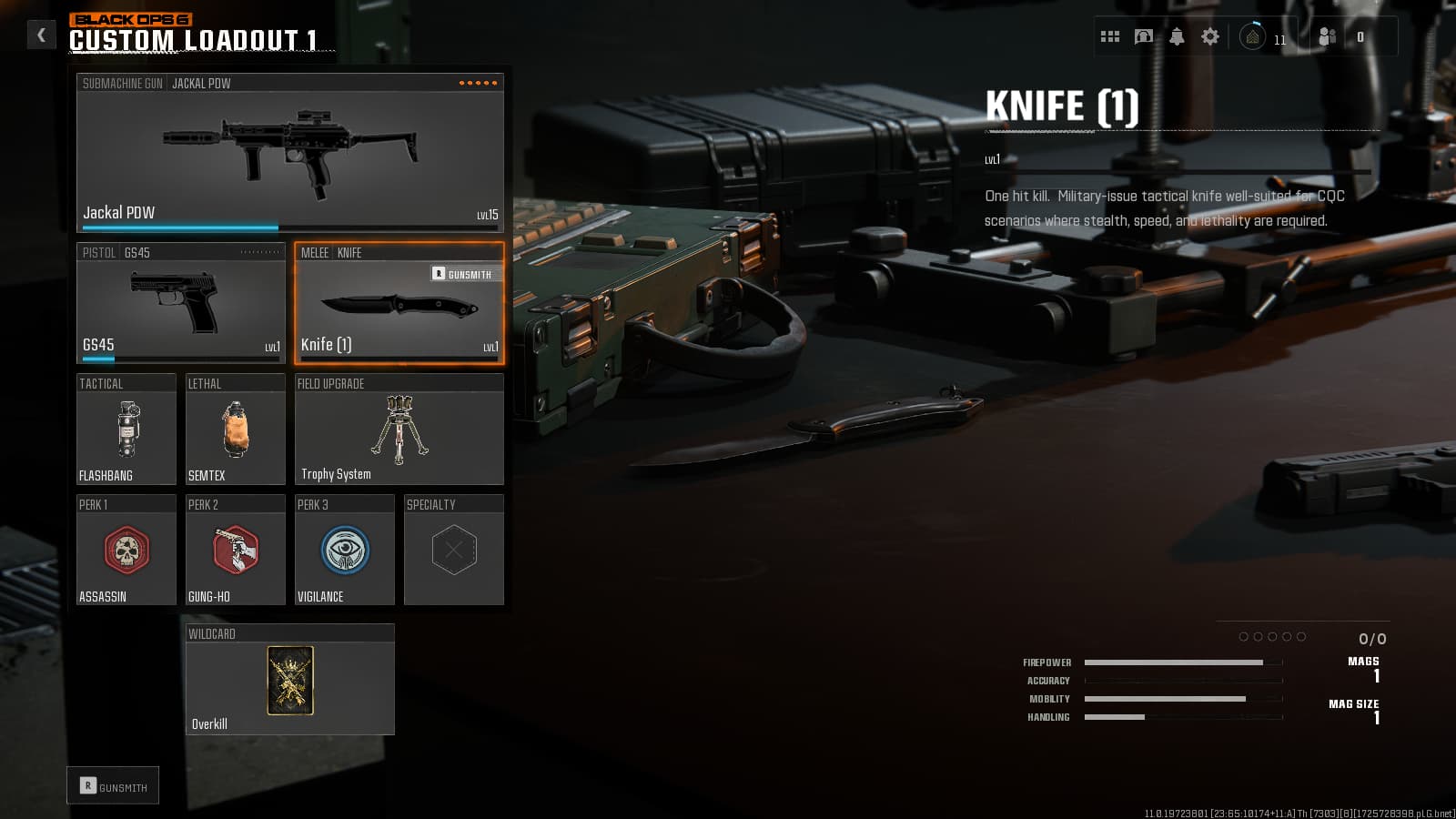Change the Overkill wildcard card
Viewport: 1456px width, 819px height.
click(x=289, y=680)
